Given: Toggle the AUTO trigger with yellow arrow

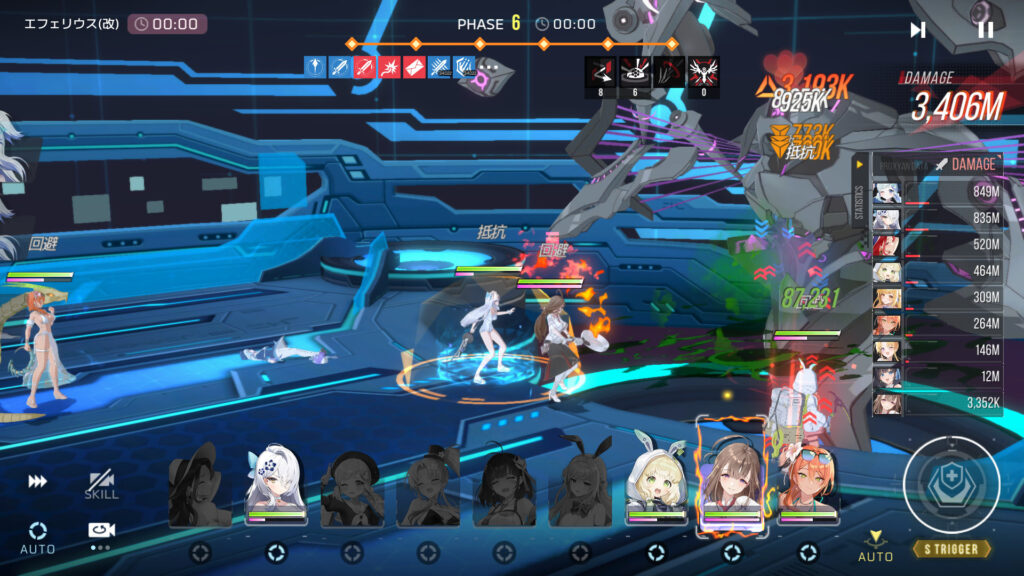Looking at the screenshot, I should (876, 545).
